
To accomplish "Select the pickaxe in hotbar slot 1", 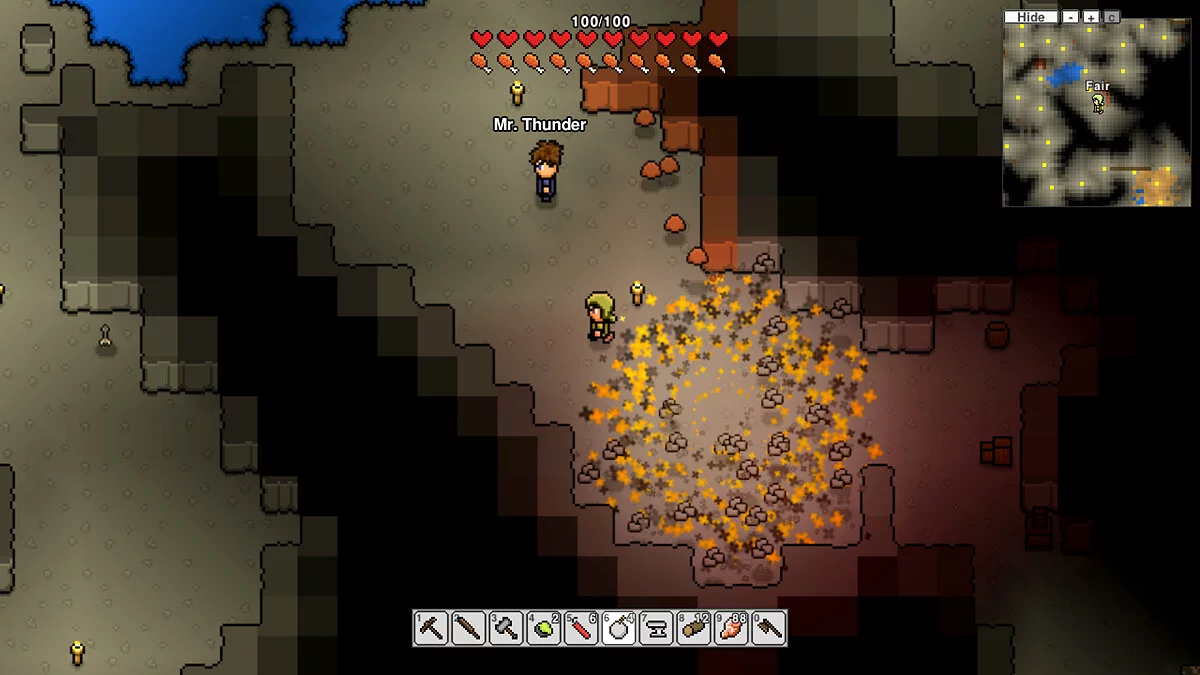I will pos(431,628).
